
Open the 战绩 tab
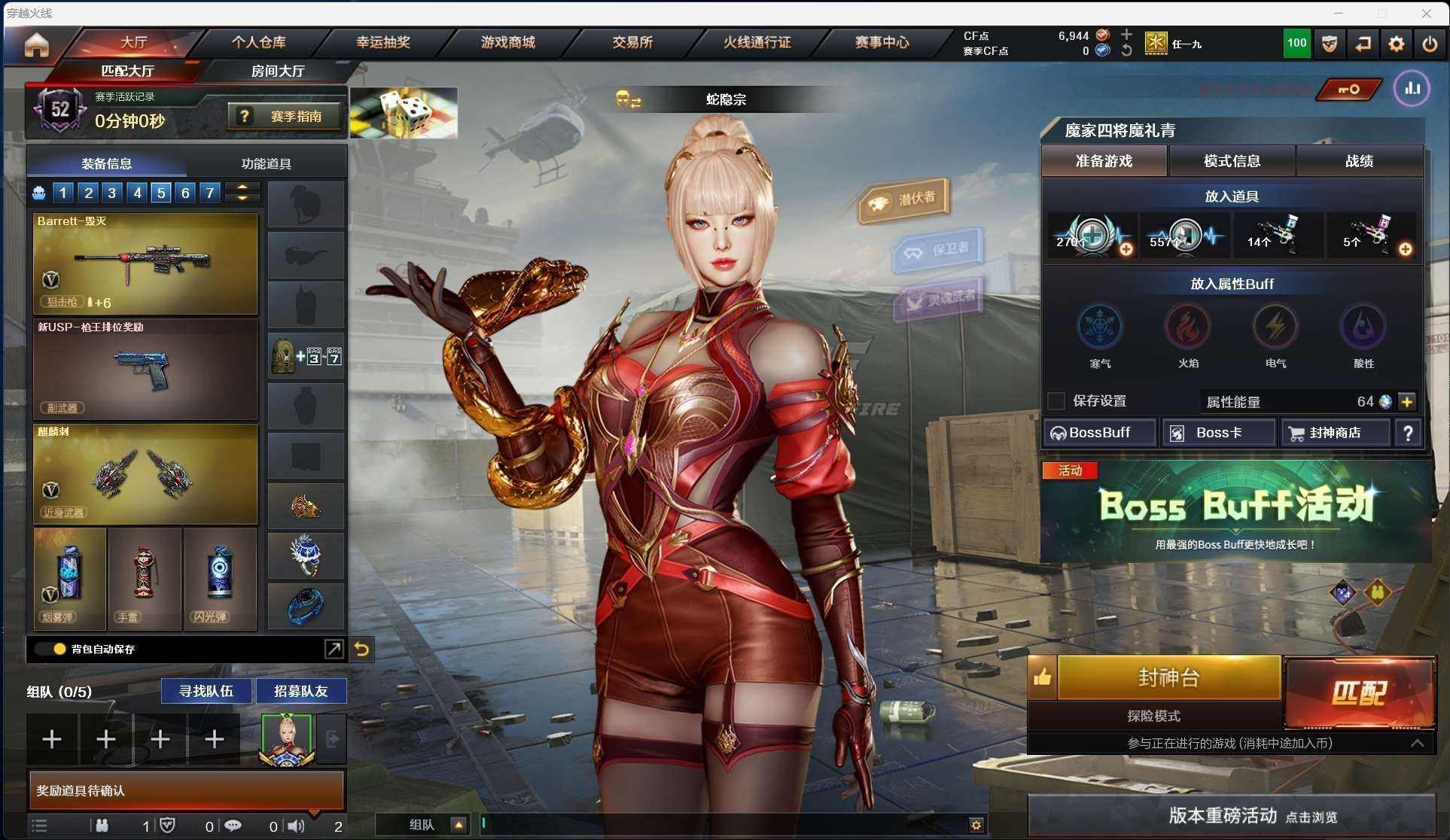tap(1360, 161)
